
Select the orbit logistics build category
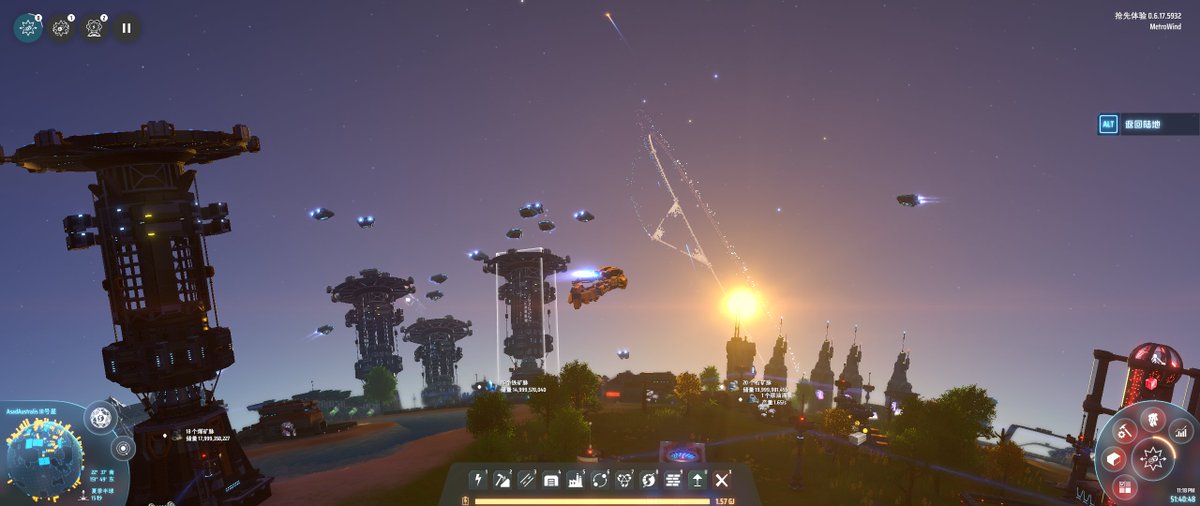tap(599, 480)
